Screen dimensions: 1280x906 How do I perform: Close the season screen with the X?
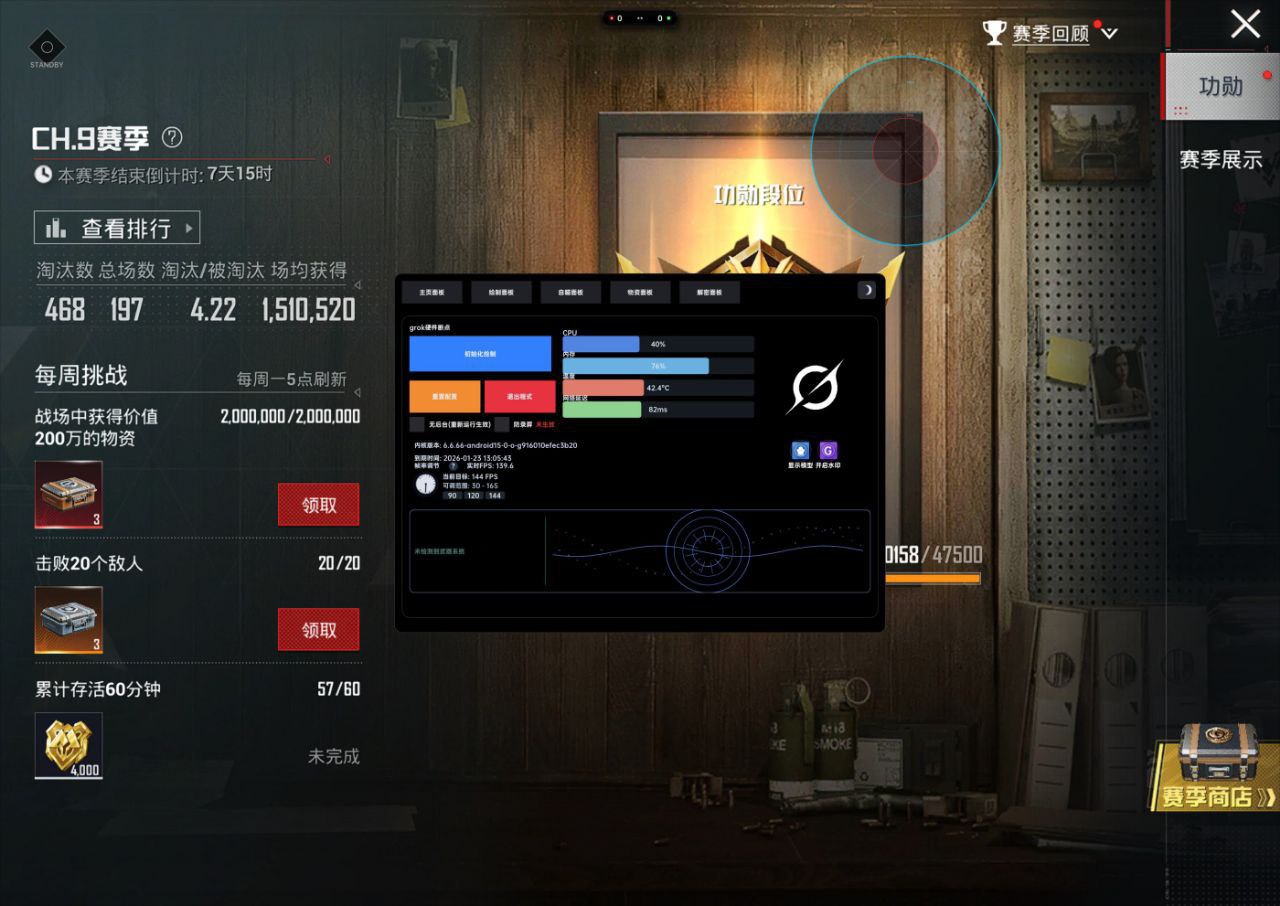tap(1245, 24)
